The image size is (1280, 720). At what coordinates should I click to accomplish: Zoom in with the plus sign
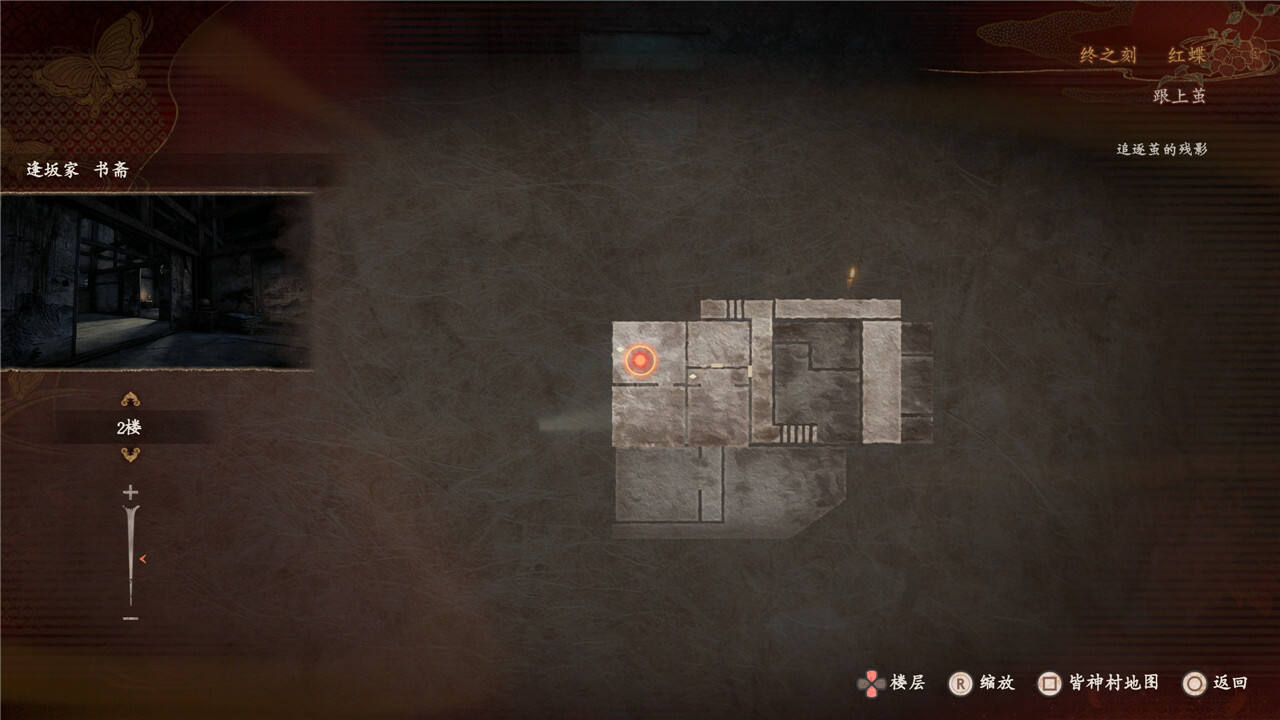click(130, 492)
